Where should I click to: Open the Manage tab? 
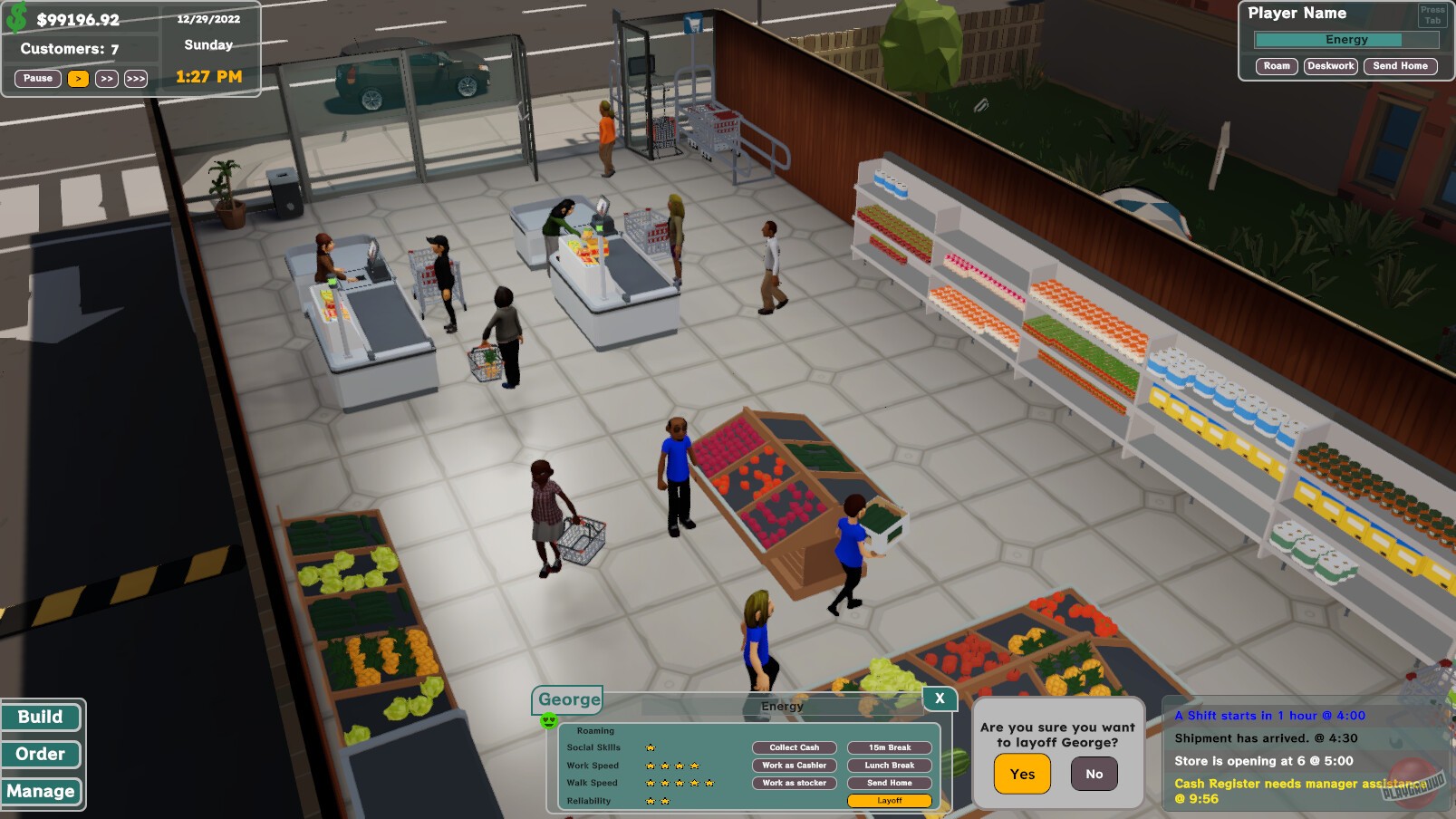click(x=43, y=791)
